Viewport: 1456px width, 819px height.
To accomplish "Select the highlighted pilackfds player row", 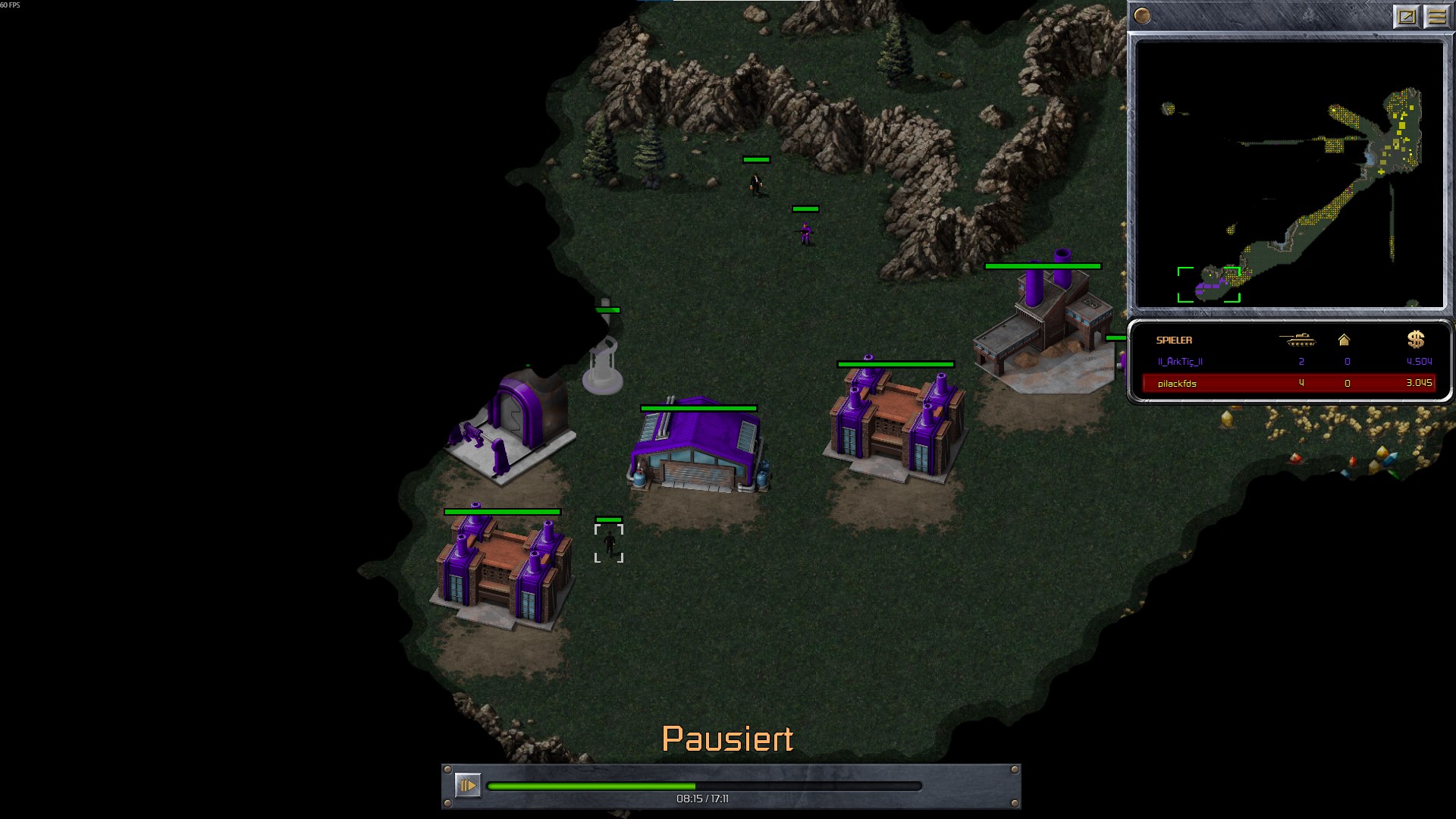I will (1288, 383).
